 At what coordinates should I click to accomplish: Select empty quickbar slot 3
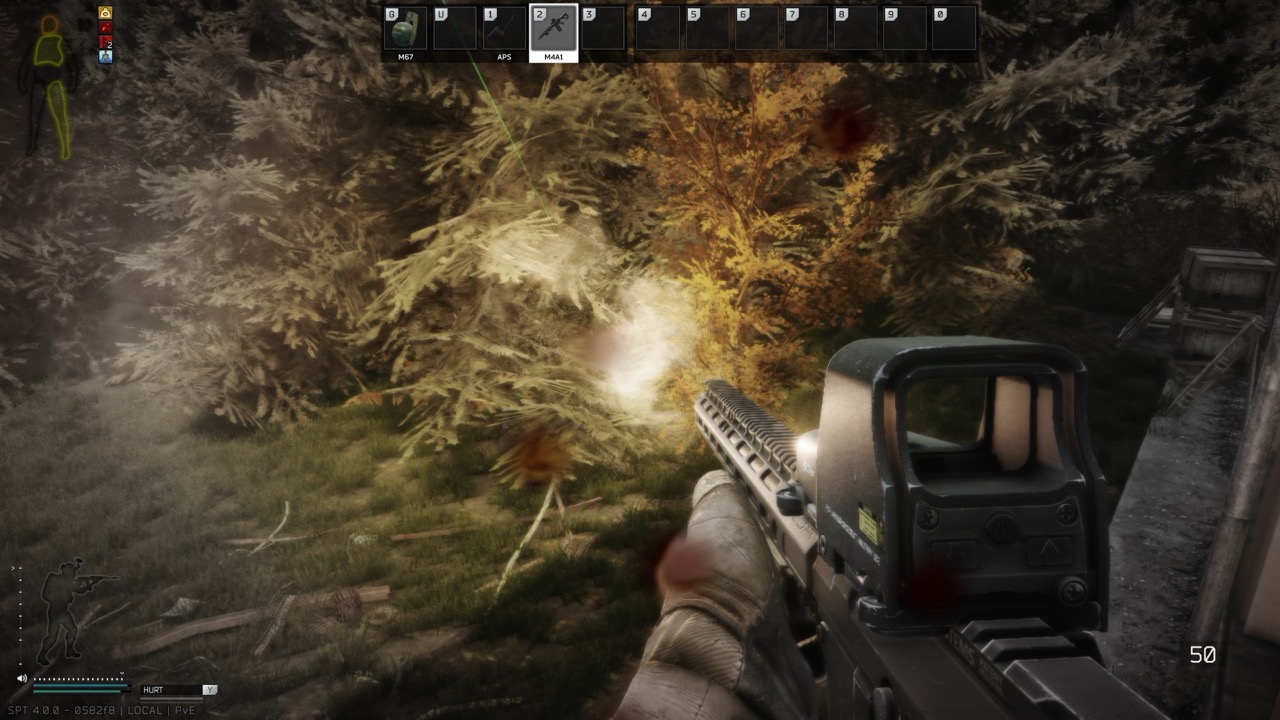[x=603, y=28]
